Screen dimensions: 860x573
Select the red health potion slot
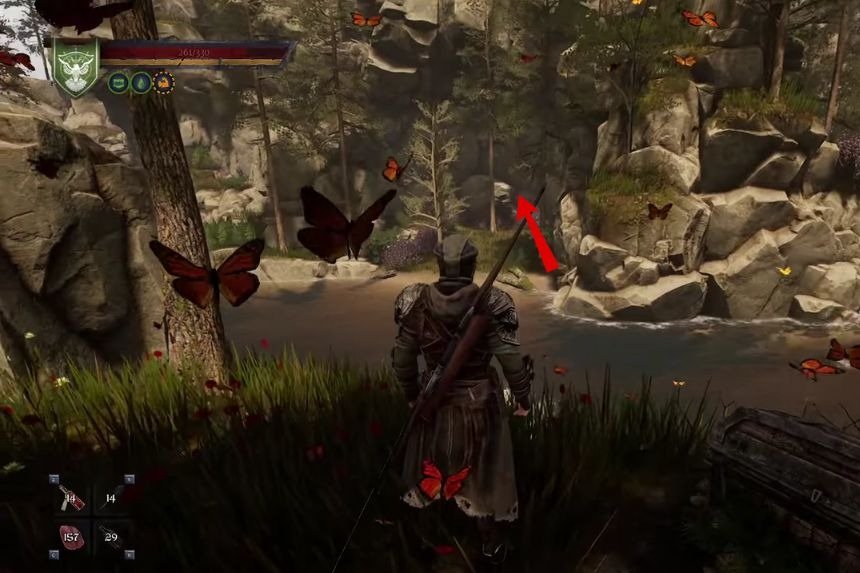[71, 496]
